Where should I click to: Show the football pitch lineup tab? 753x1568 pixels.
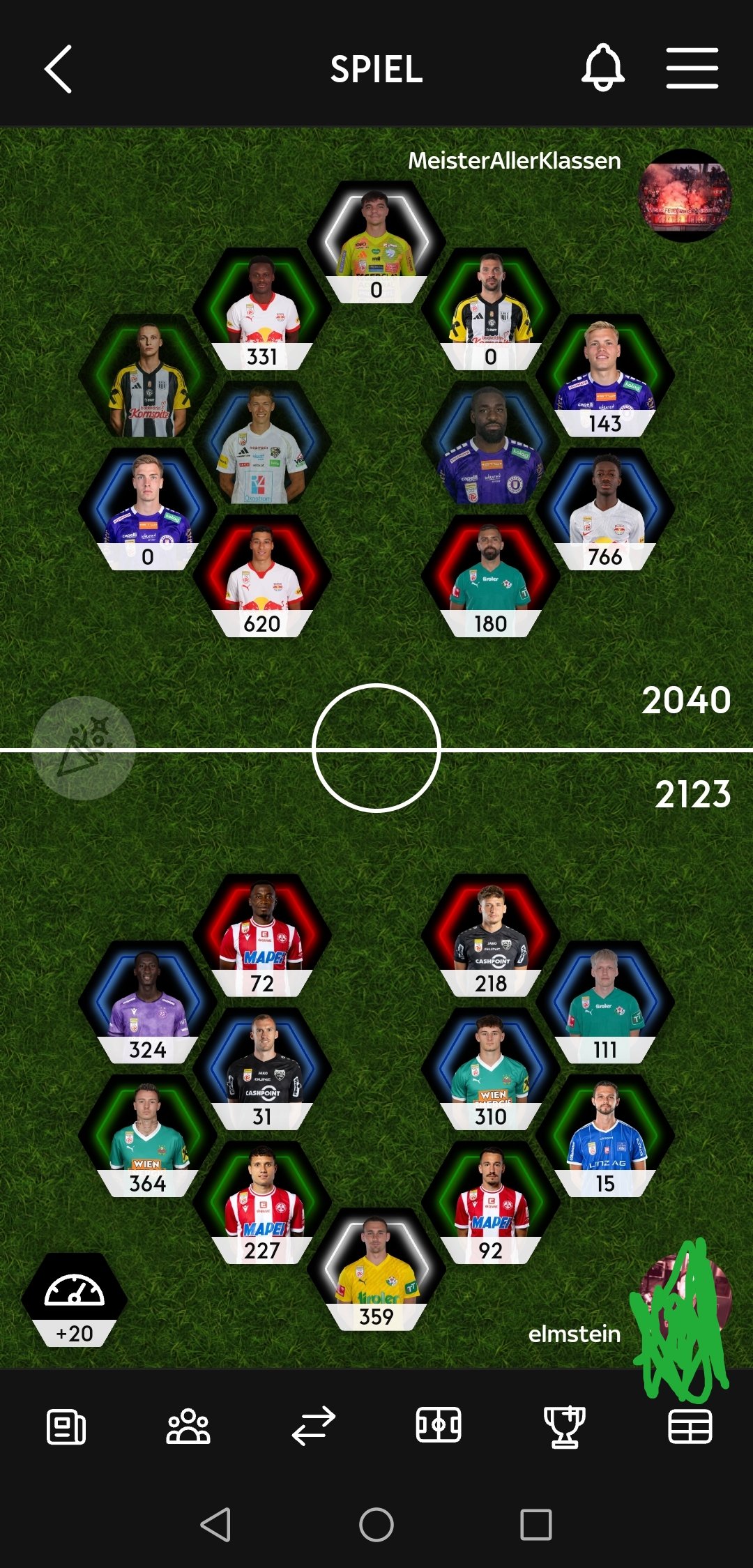pyautogui.click(x=439, y=1425)
